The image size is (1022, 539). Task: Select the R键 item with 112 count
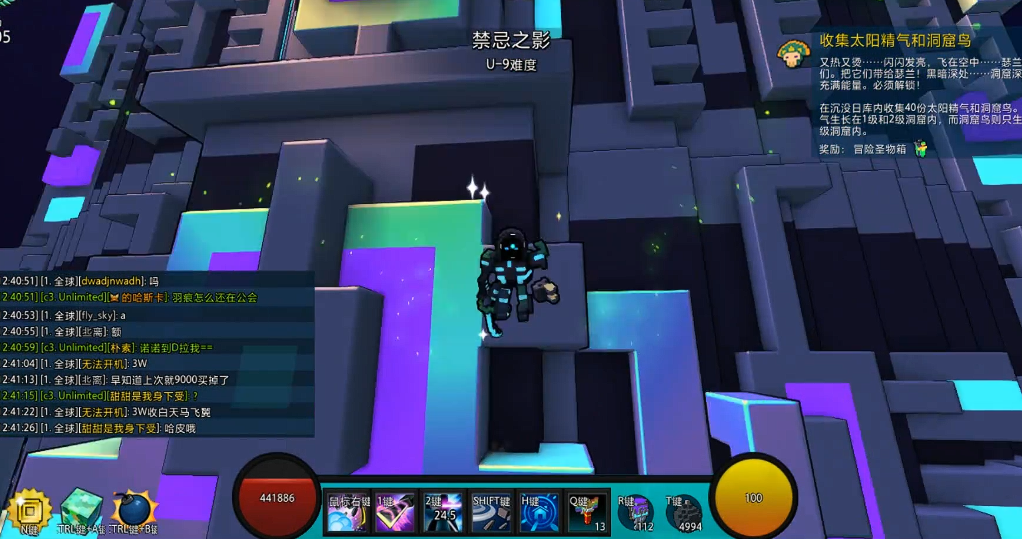636,513
